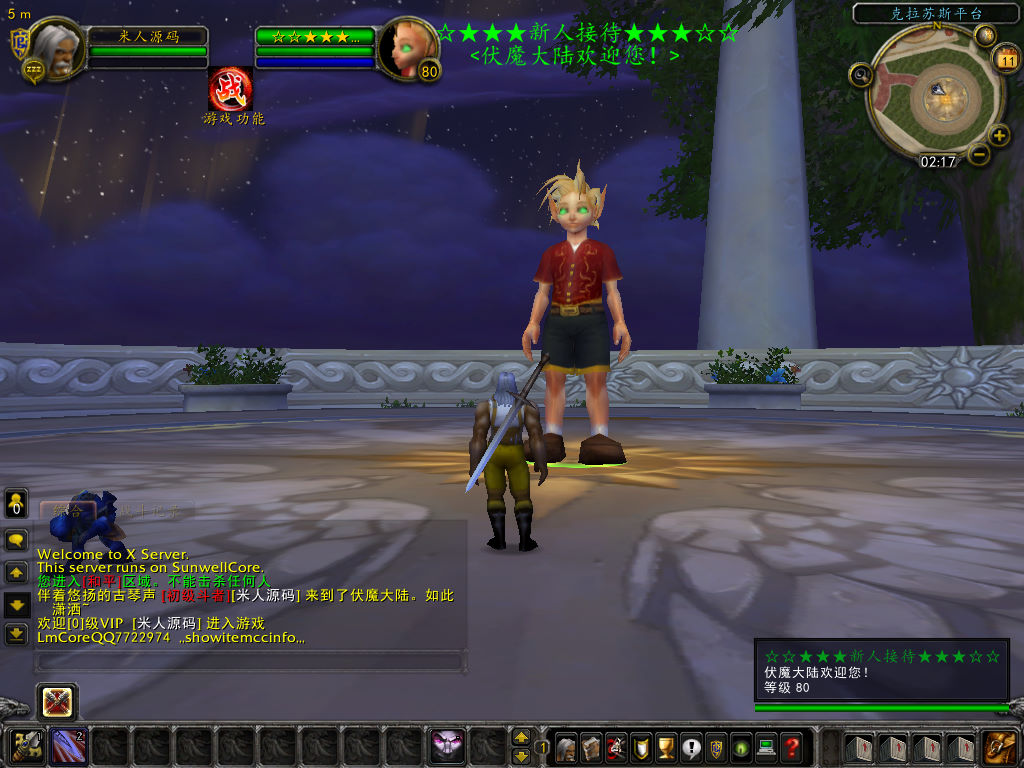The height and width of the screenshot is (768, 1024).
Task: Jump chat to bottom with arrow button
Action: [16, 634]
